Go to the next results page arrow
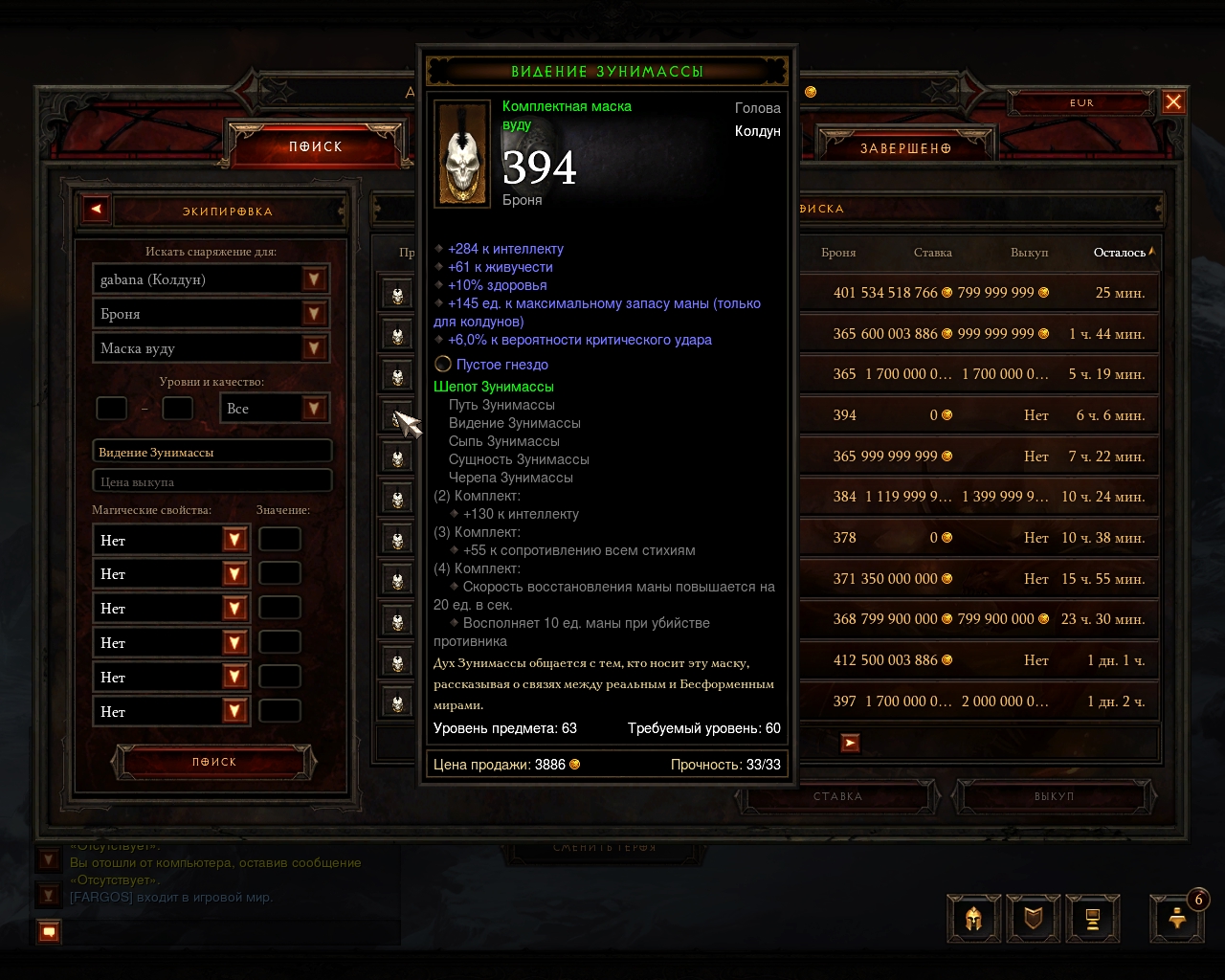The image size is (1225, 980). (850, 743)
